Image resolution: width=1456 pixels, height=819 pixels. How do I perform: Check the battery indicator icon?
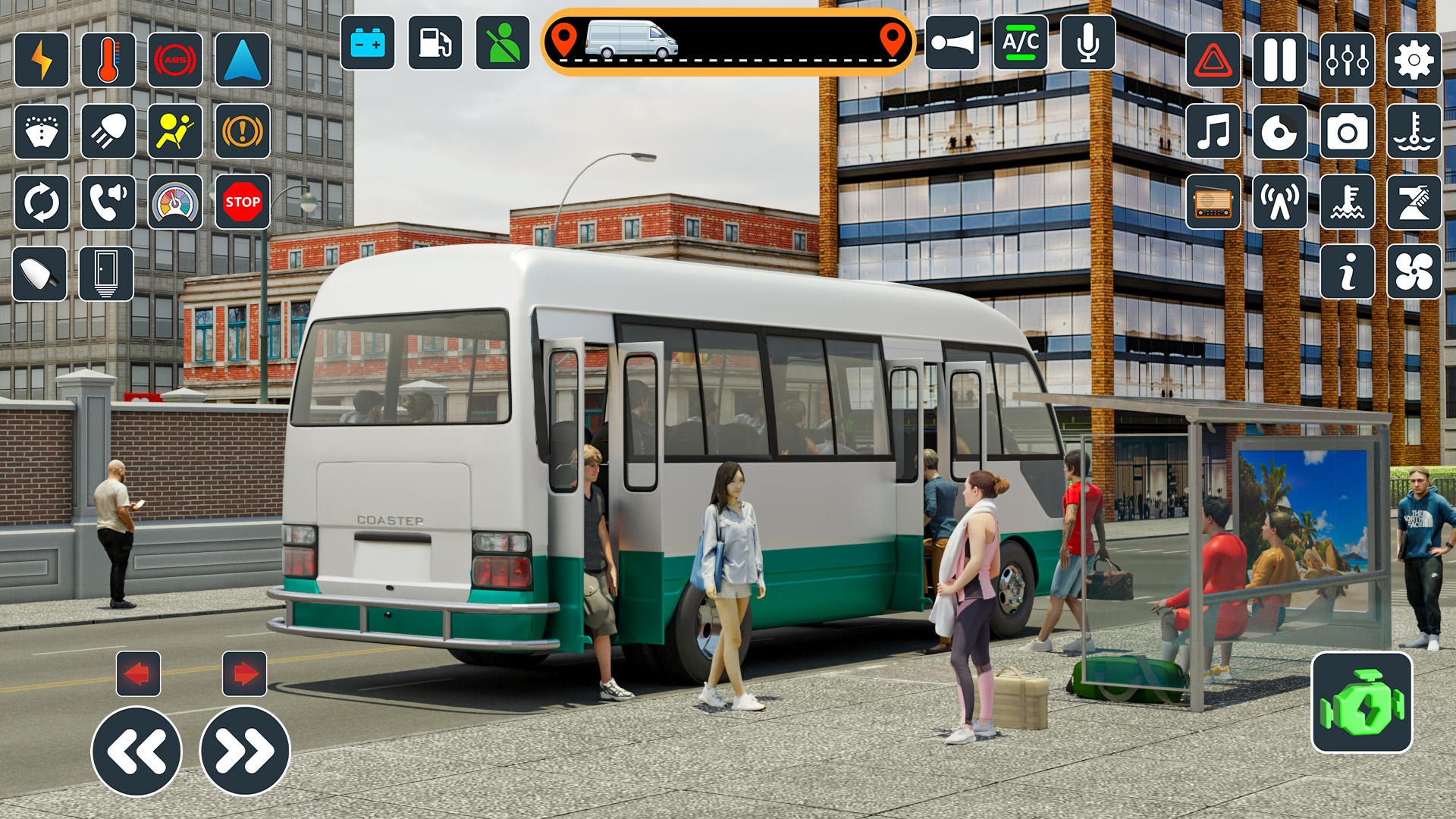click(367, 43)
